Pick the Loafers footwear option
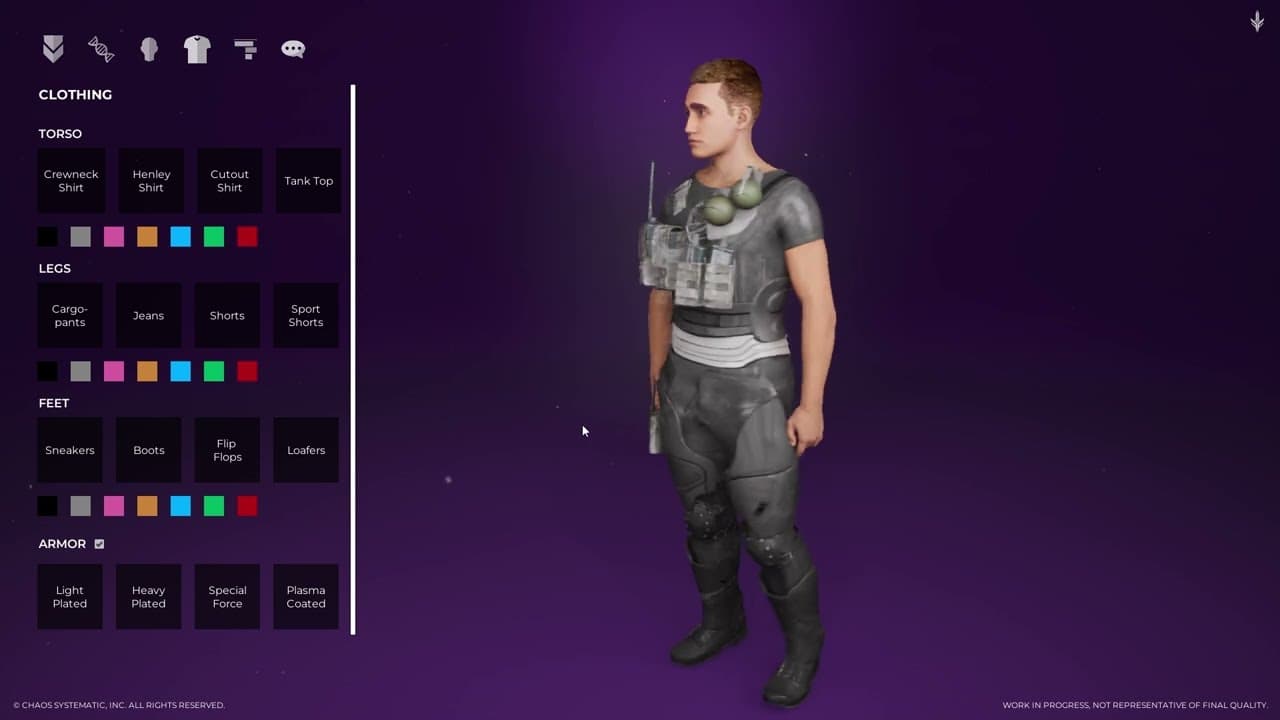Screen dimensions: 1280x720 (x=306, y=450)
